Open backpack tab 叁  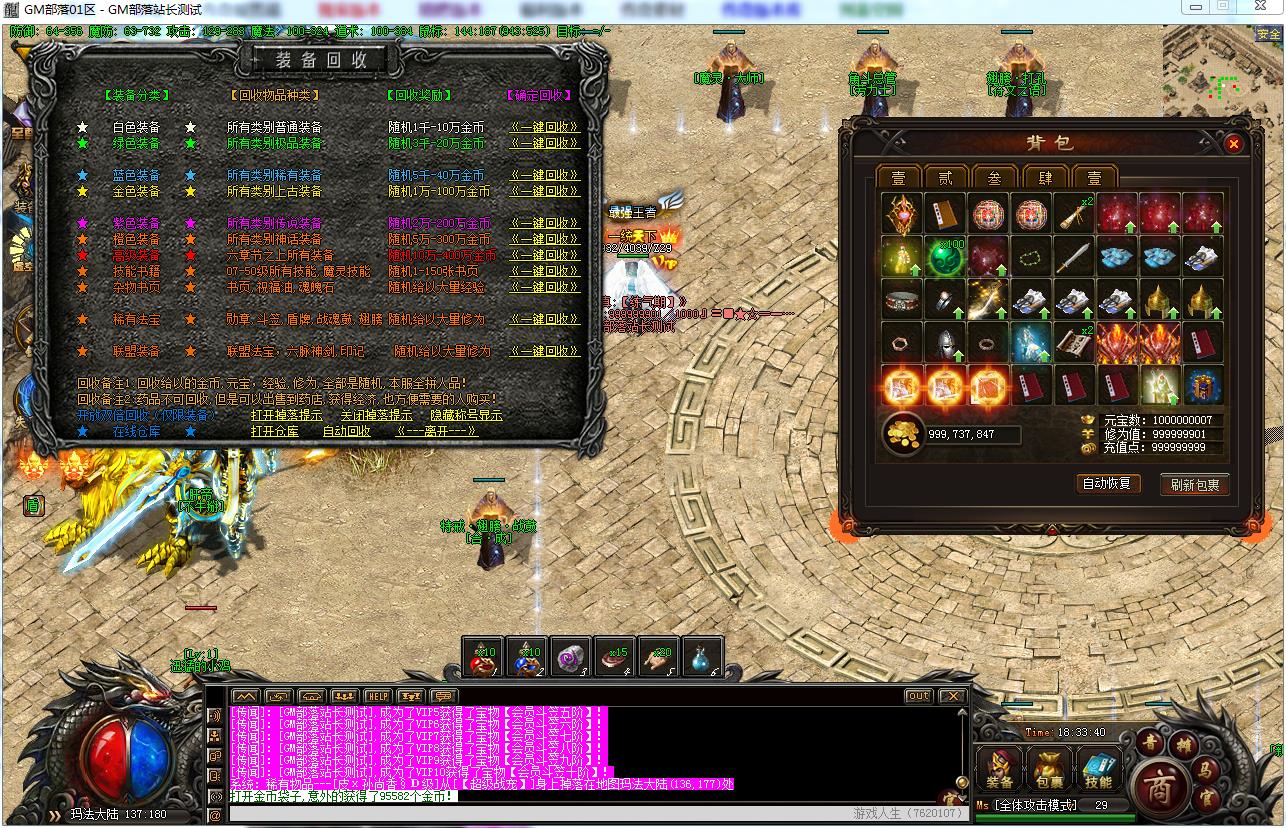point(994,178)
